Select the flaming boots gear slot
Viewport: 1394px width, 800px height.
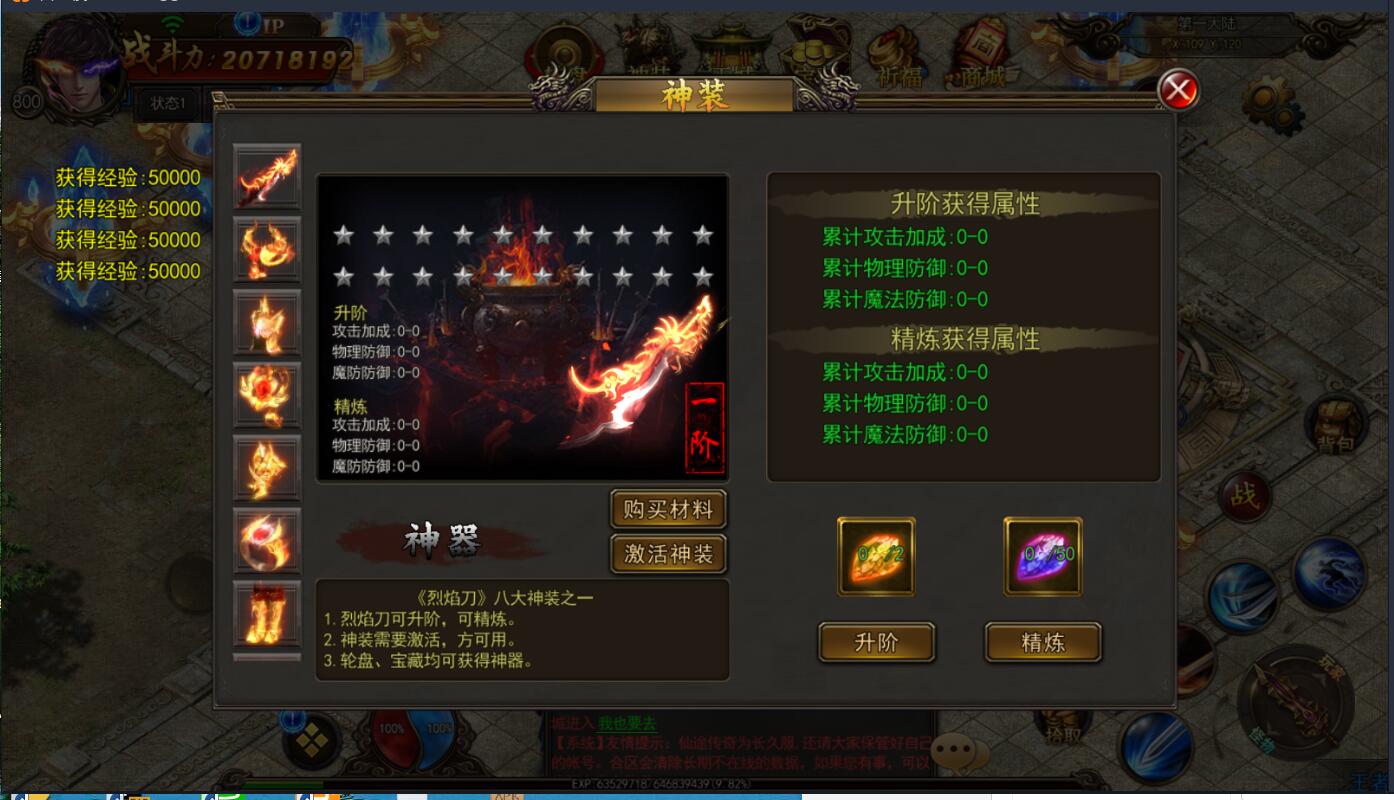pos(267,613)
